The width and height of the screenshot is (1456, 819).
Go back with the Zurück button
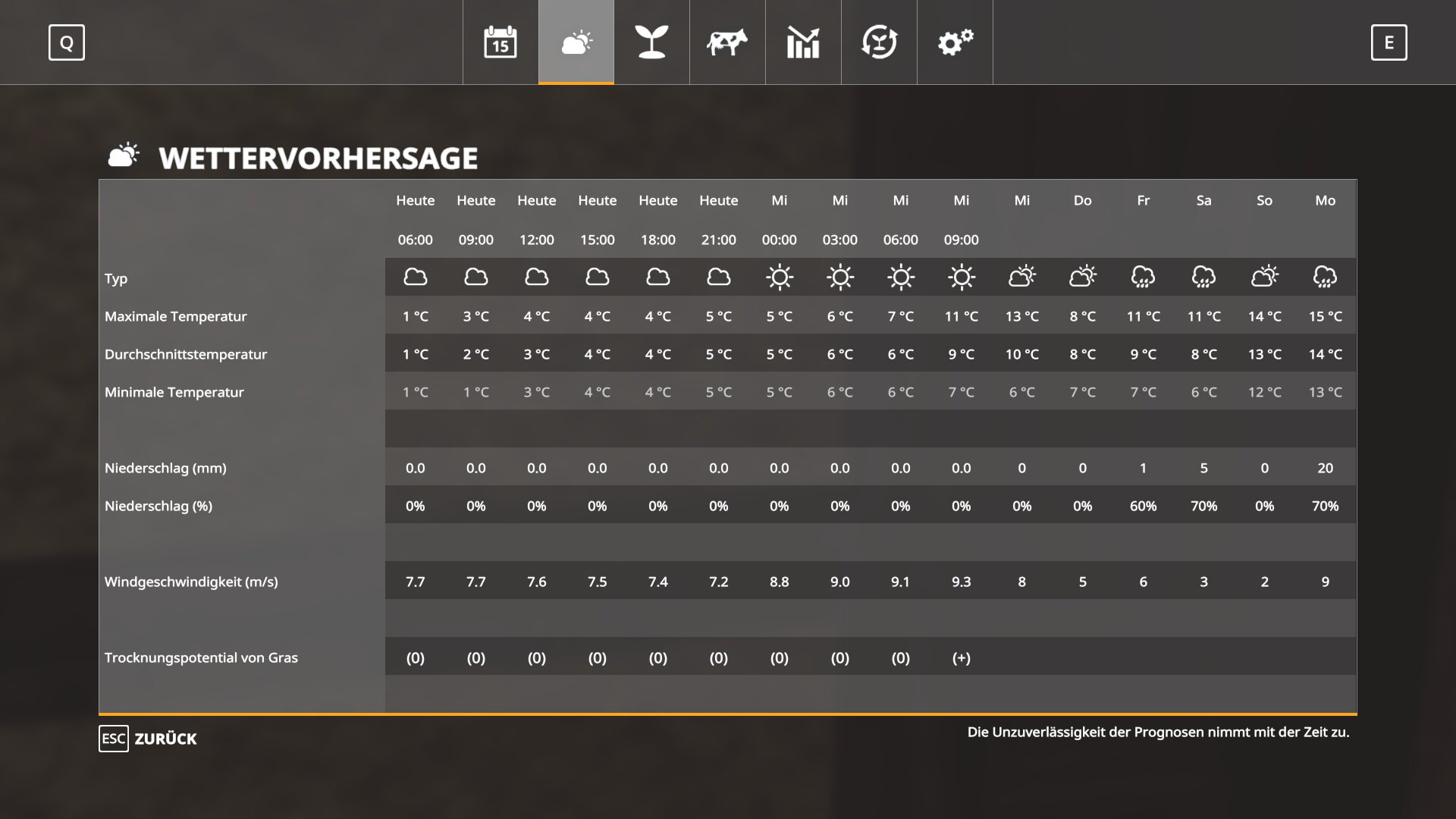149,739
